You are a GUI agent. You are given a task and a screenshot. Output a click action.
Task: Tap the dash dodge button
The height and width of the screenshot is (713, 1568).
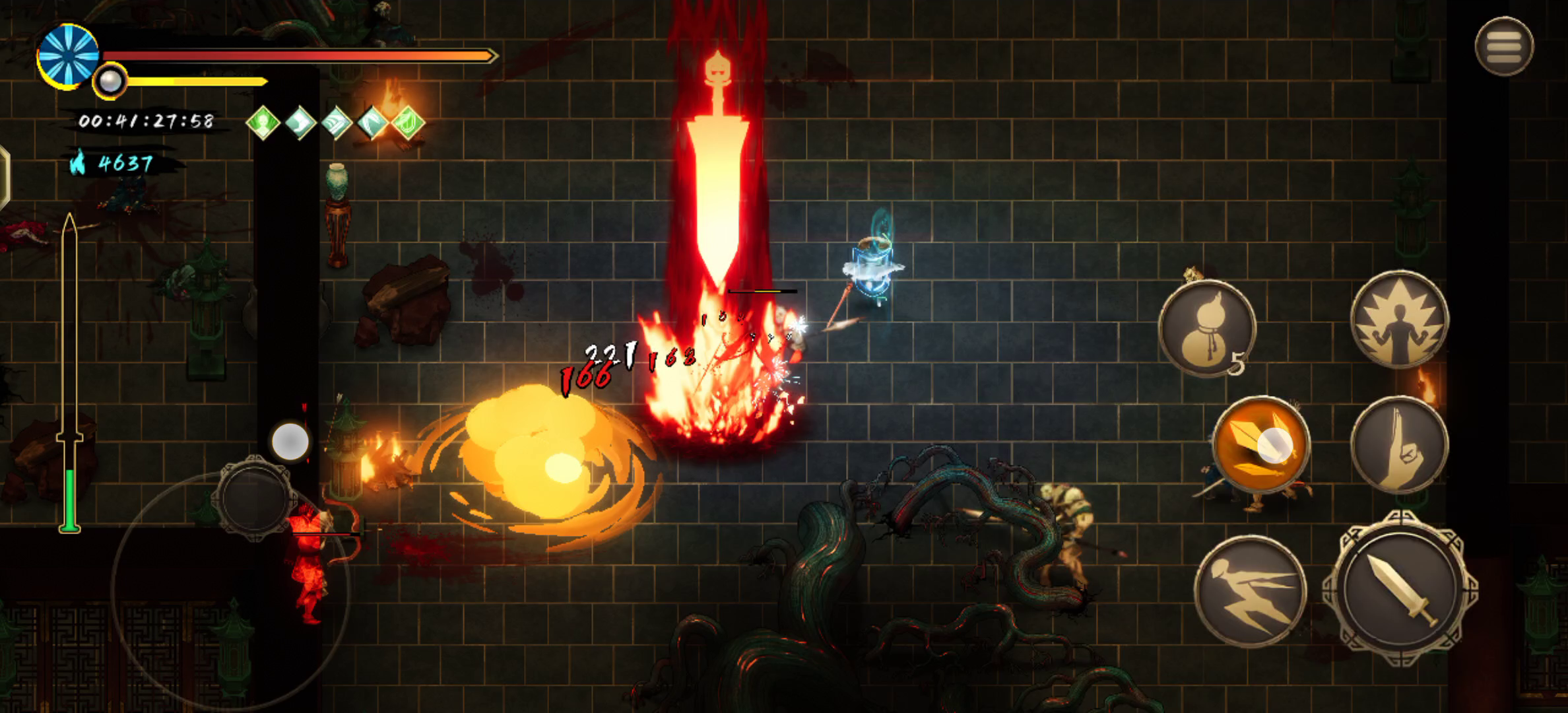1249,591
